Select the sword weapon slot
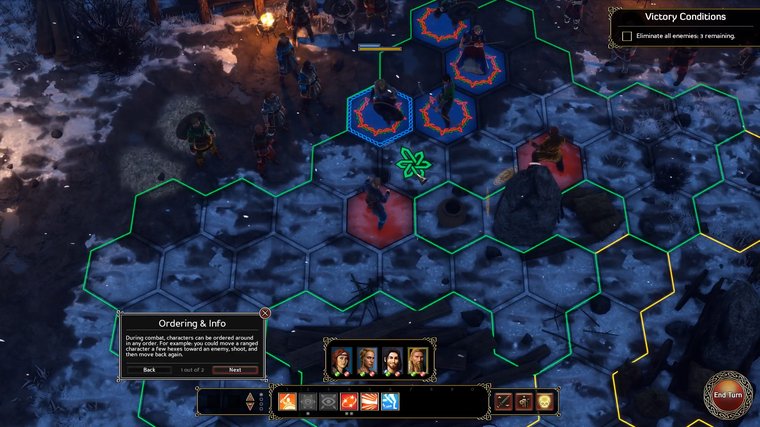760x427 pixels. click(x=505, y=402)
